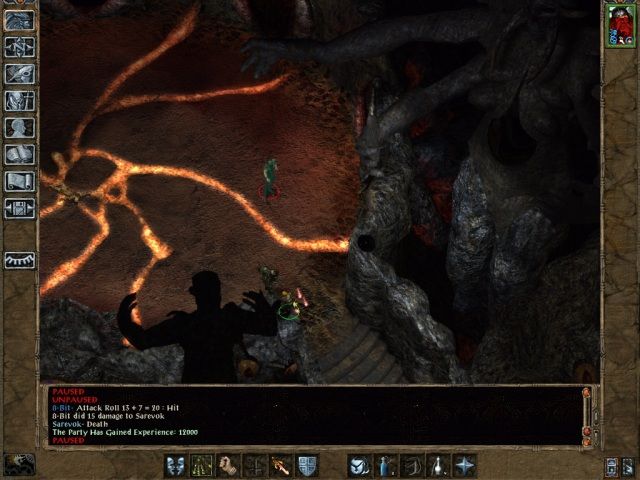This screenshot has height=480, width=640.
Task: Choose the grabbing hand action
Action: coord(229,465)
